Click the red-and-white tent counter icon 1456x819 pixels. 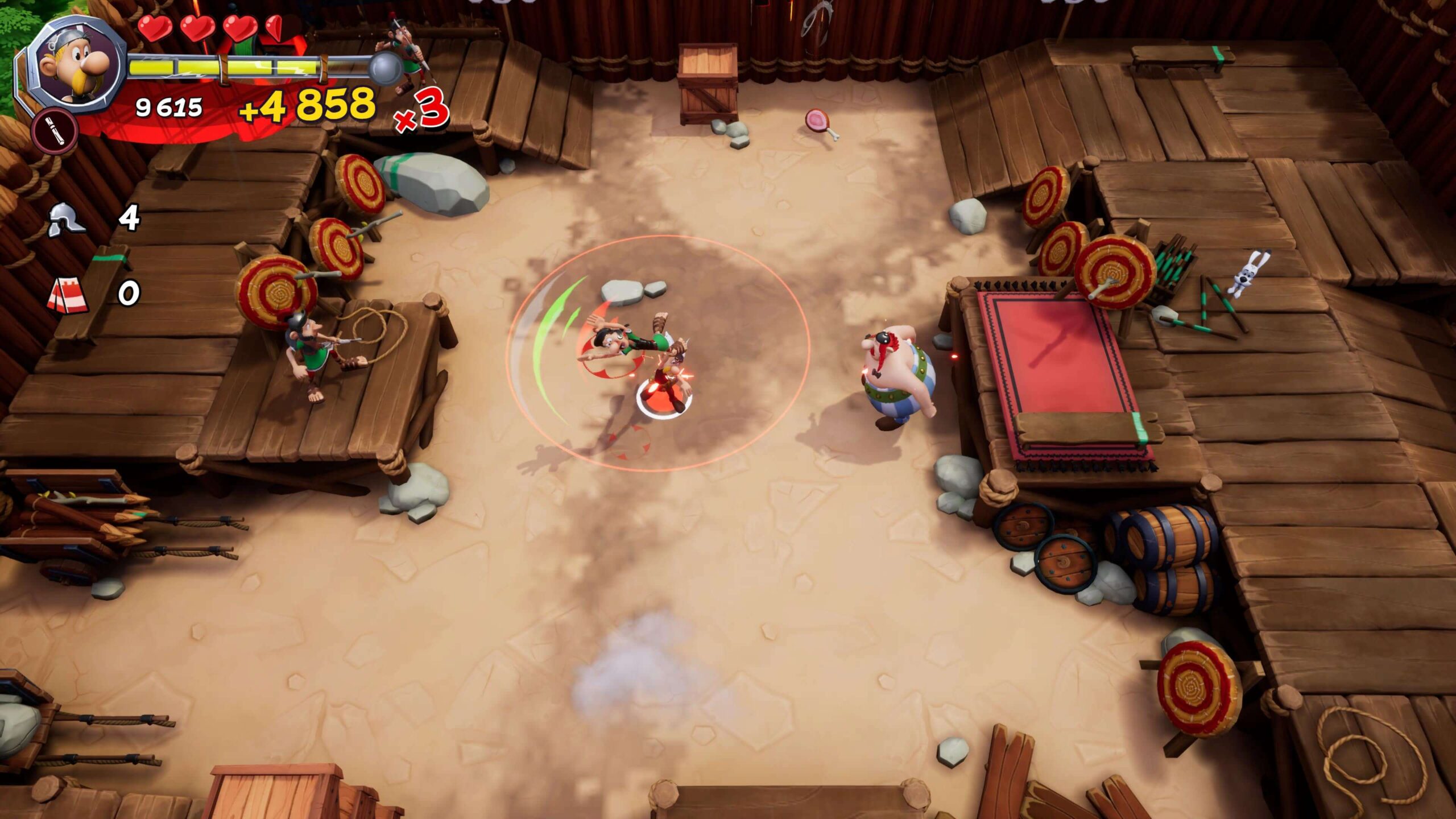[68, 294]
